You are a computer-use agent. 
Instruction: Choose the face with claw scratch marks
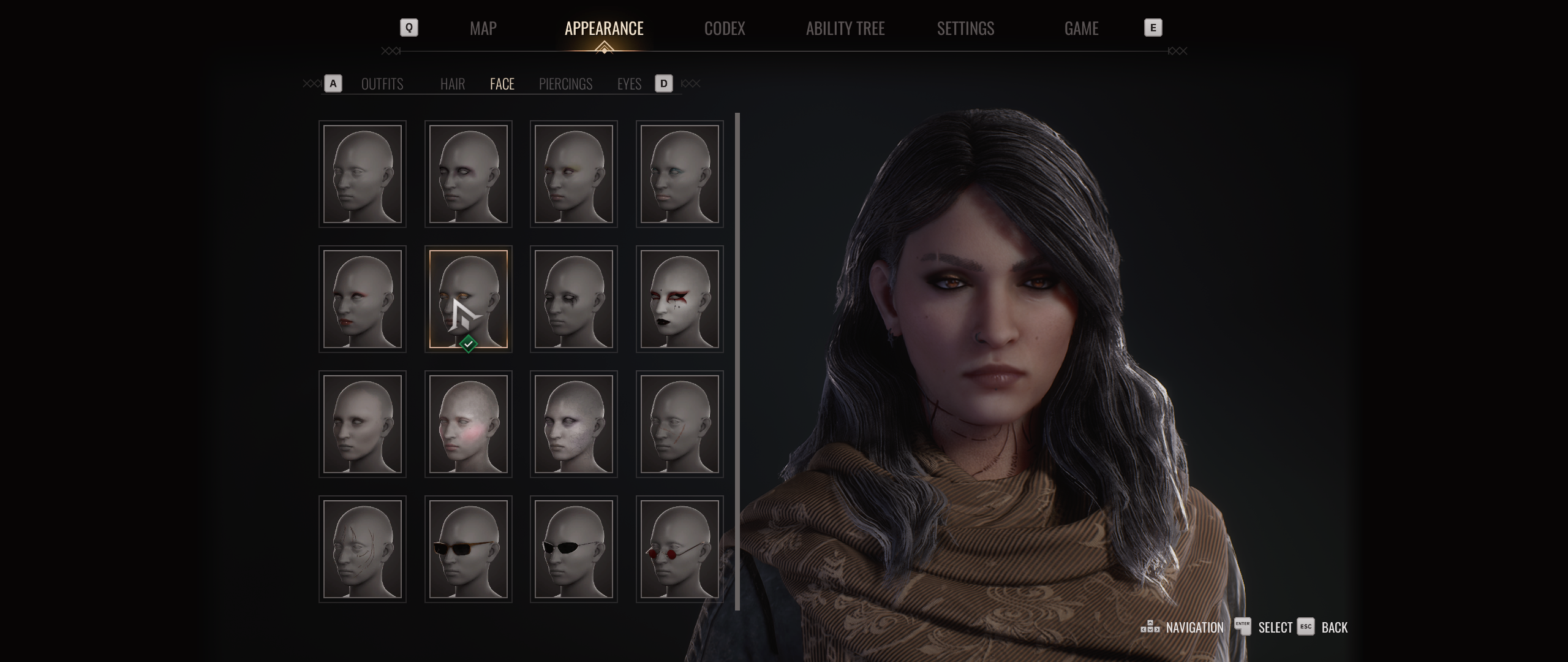(x=362, y=549)
